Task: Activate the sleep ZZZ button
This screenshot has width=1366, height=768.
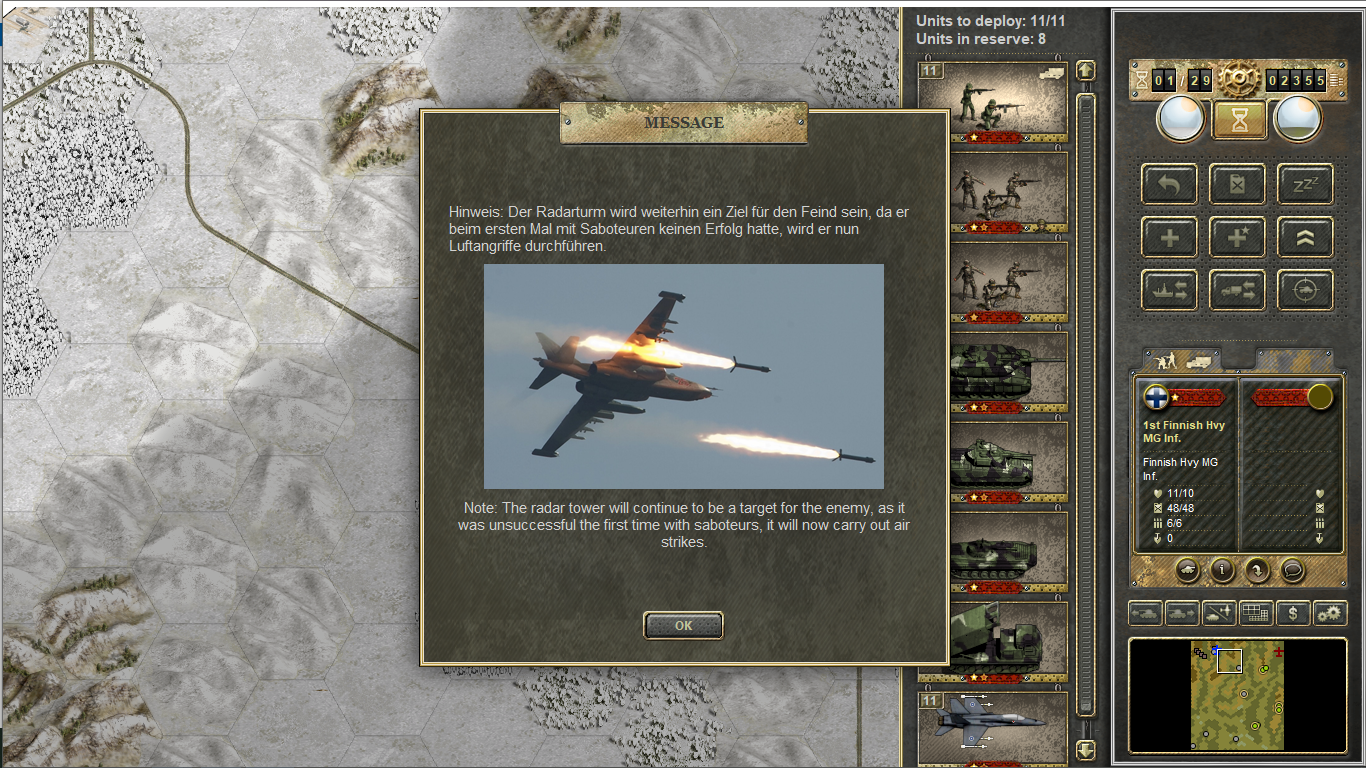Action: 1305,184
